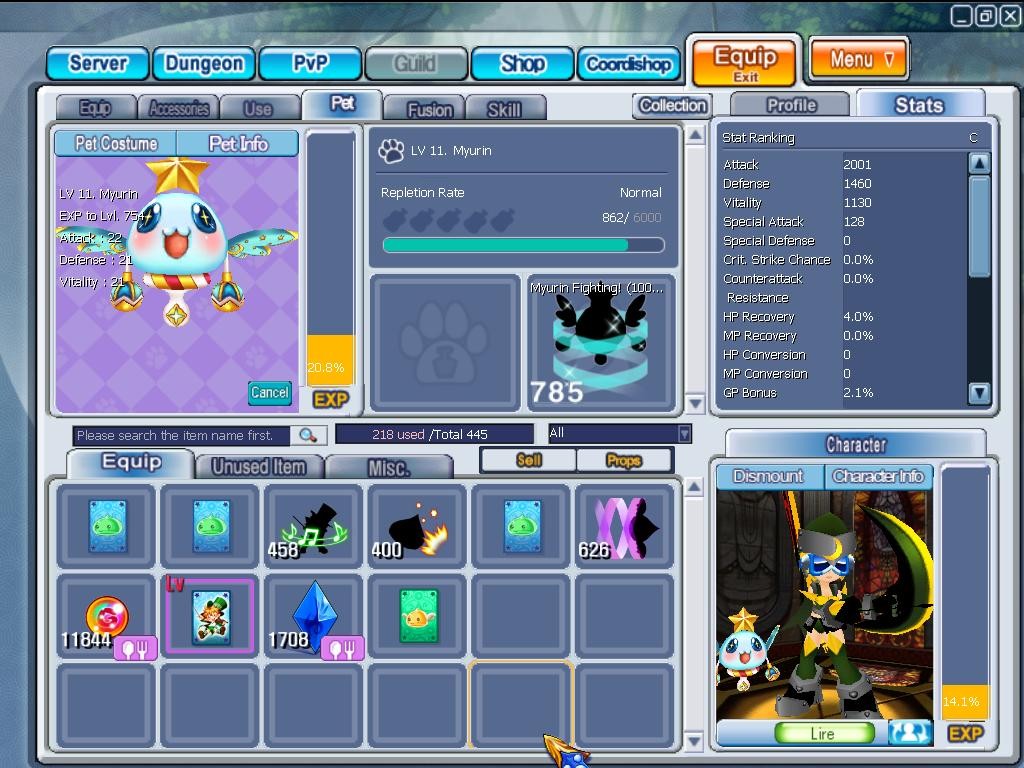This screenshot has width=1024, height=768.
Task: Visit the Coordishop
Action: pos(628,64)
